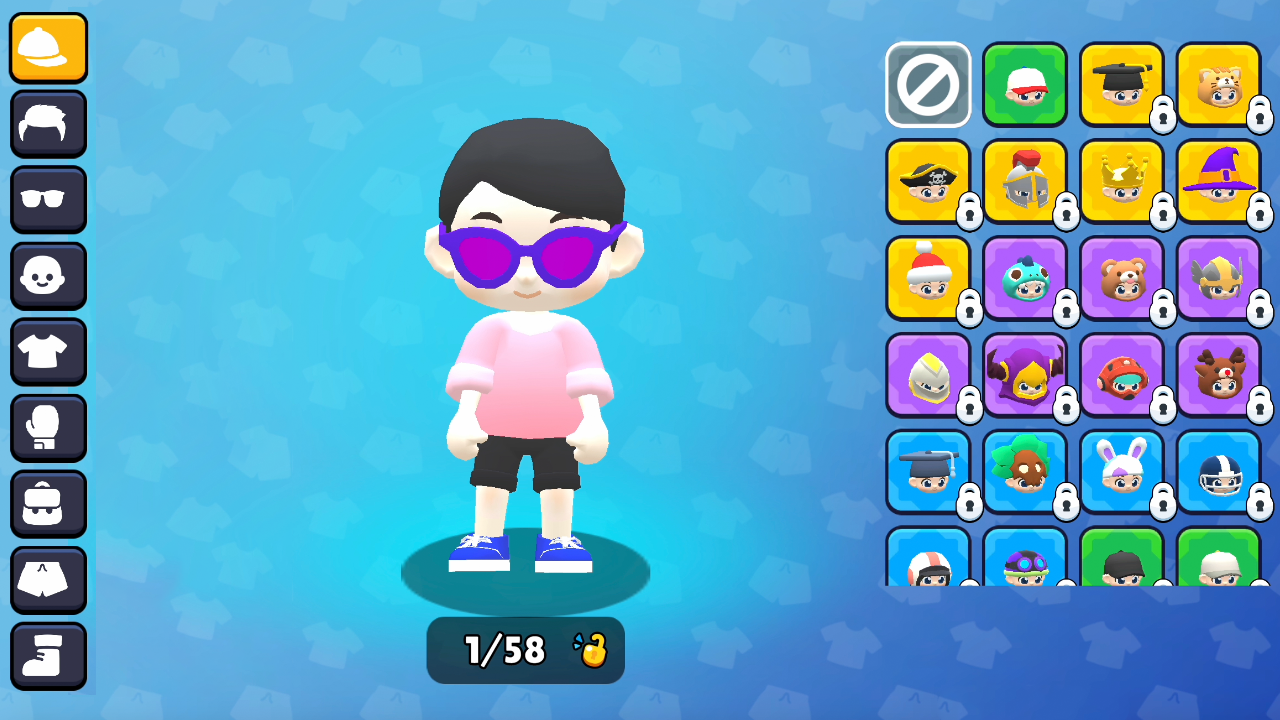The image size is (1280, 720).
Task: Choose the boxing glove category
Action: click(x=49, y=428)
